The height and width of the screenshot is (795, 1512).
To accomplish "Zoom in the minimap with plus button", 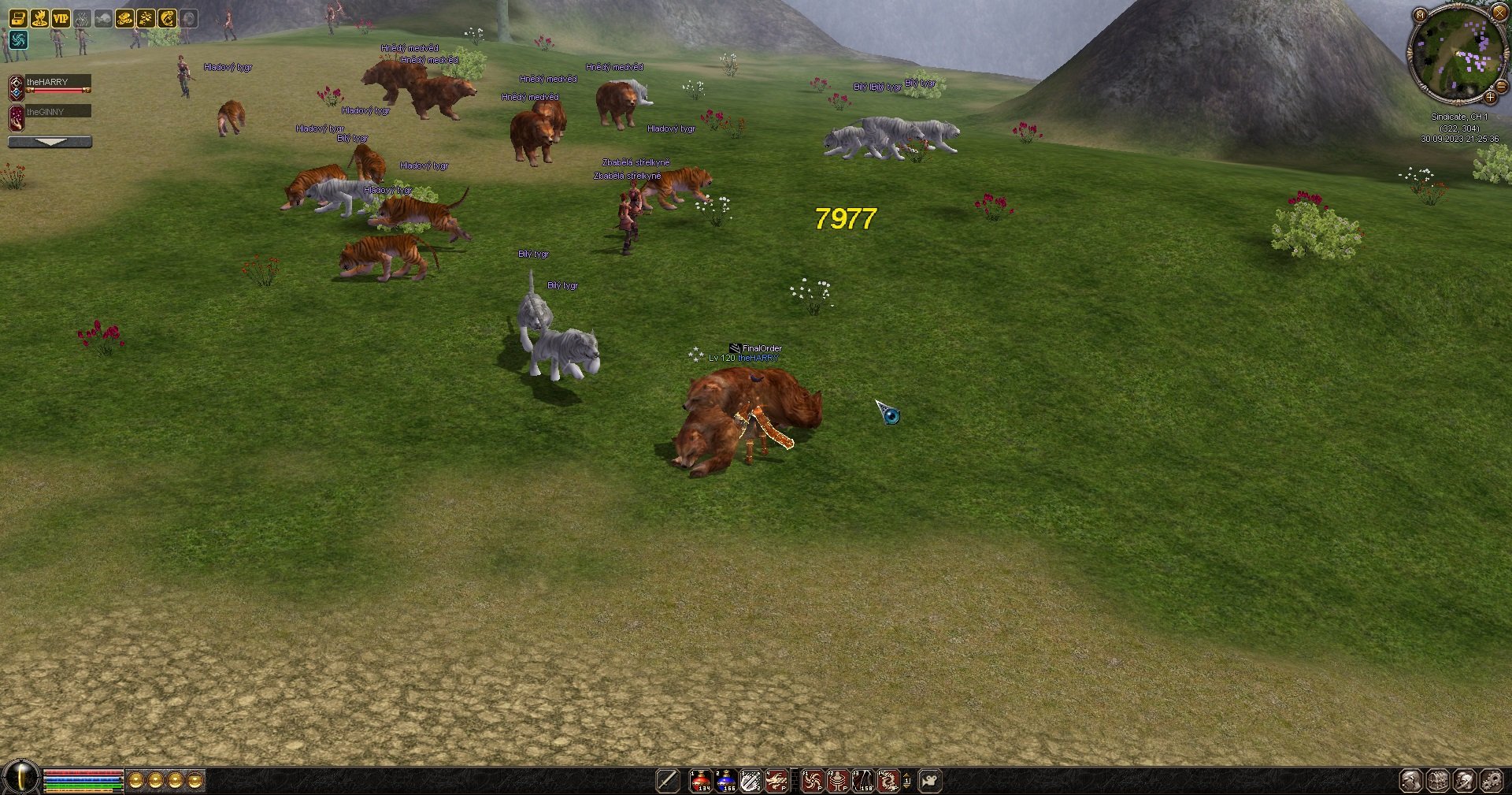I will point(1490,97).
